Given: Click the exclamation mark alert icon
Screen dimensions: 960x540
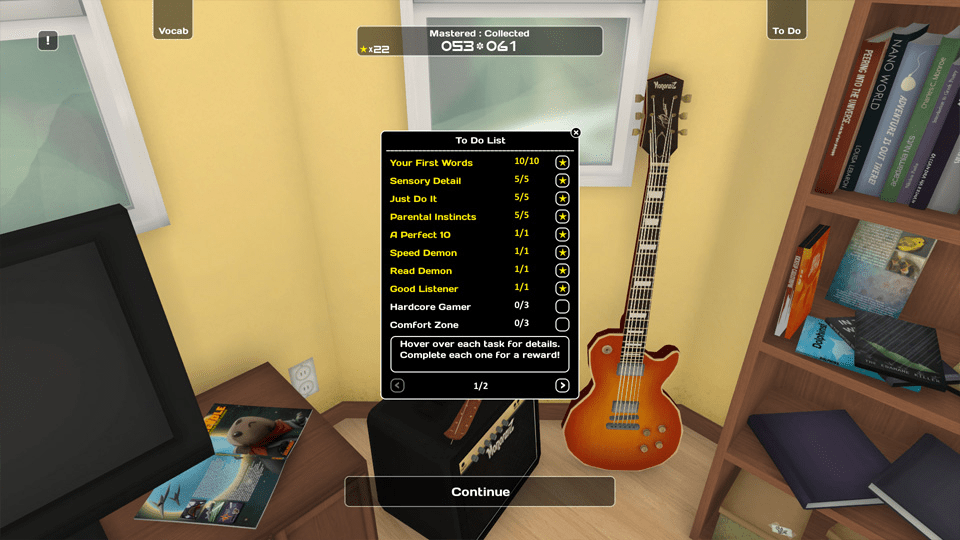Looking at the screenshot, I should pyautogui.click(x=48, y=41).
